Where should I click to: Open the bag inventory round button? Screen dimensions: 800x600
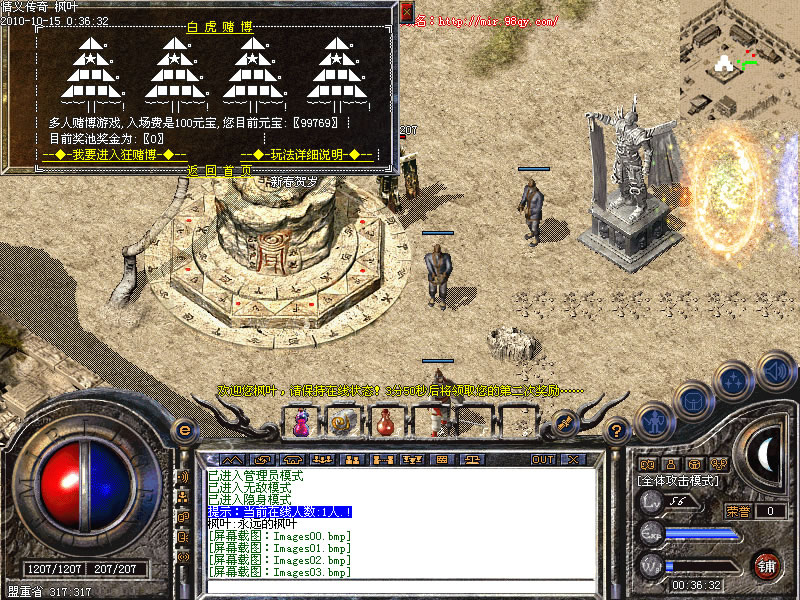[x=692, y=400]
